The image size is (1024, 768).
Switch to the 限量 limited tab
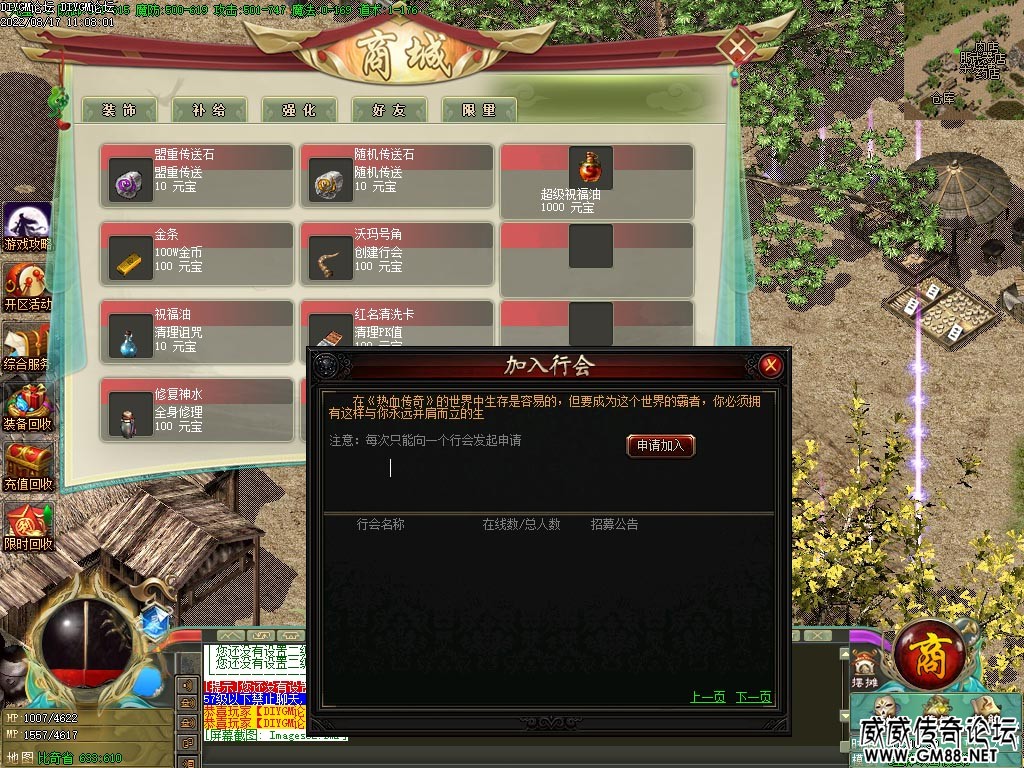pos(478,110)
